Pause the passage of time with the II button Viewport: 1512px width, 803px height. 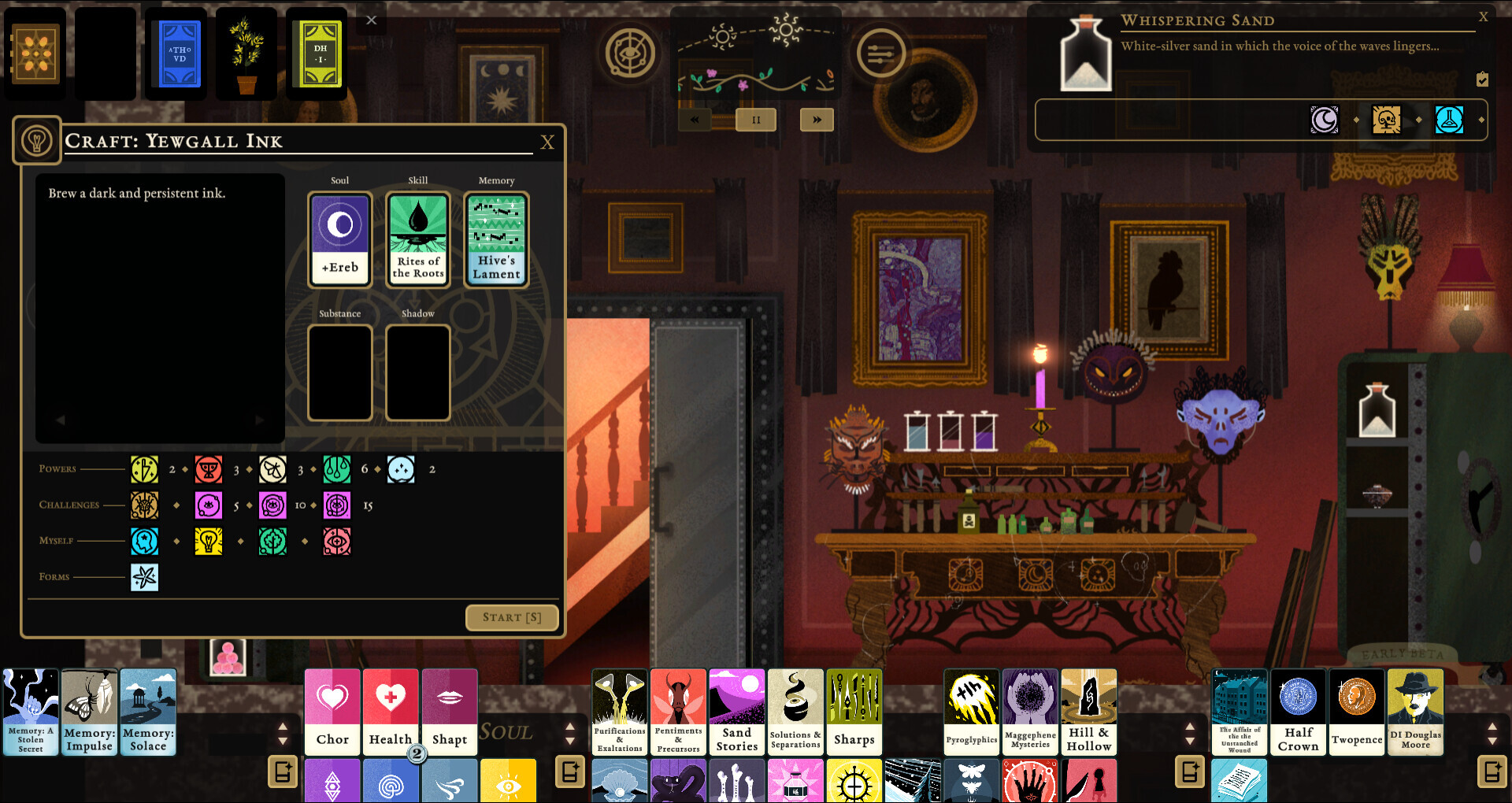coord(755,119)
